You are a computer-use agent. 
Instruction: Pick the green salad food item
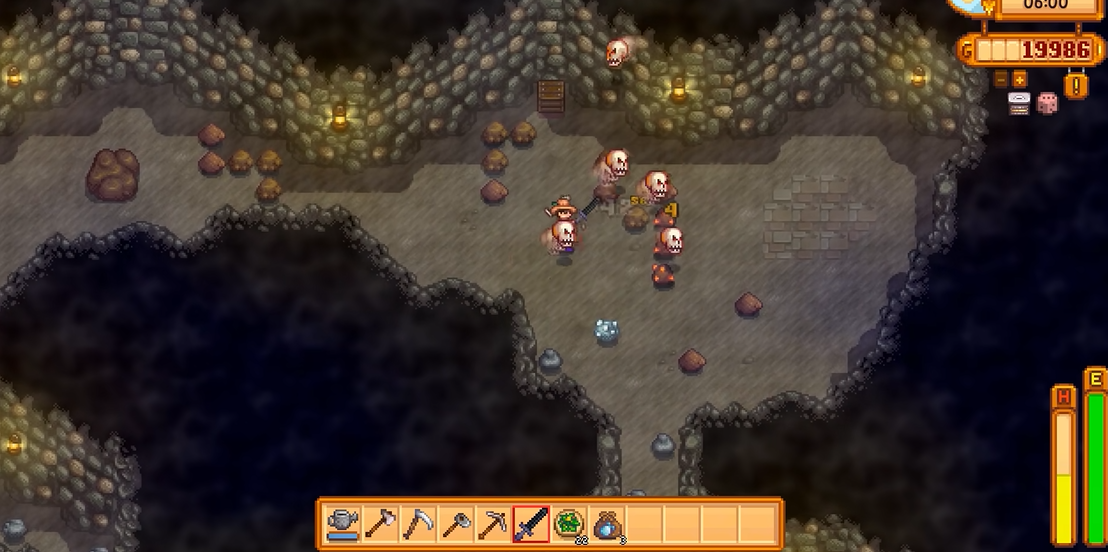click(x=569, y=524)
